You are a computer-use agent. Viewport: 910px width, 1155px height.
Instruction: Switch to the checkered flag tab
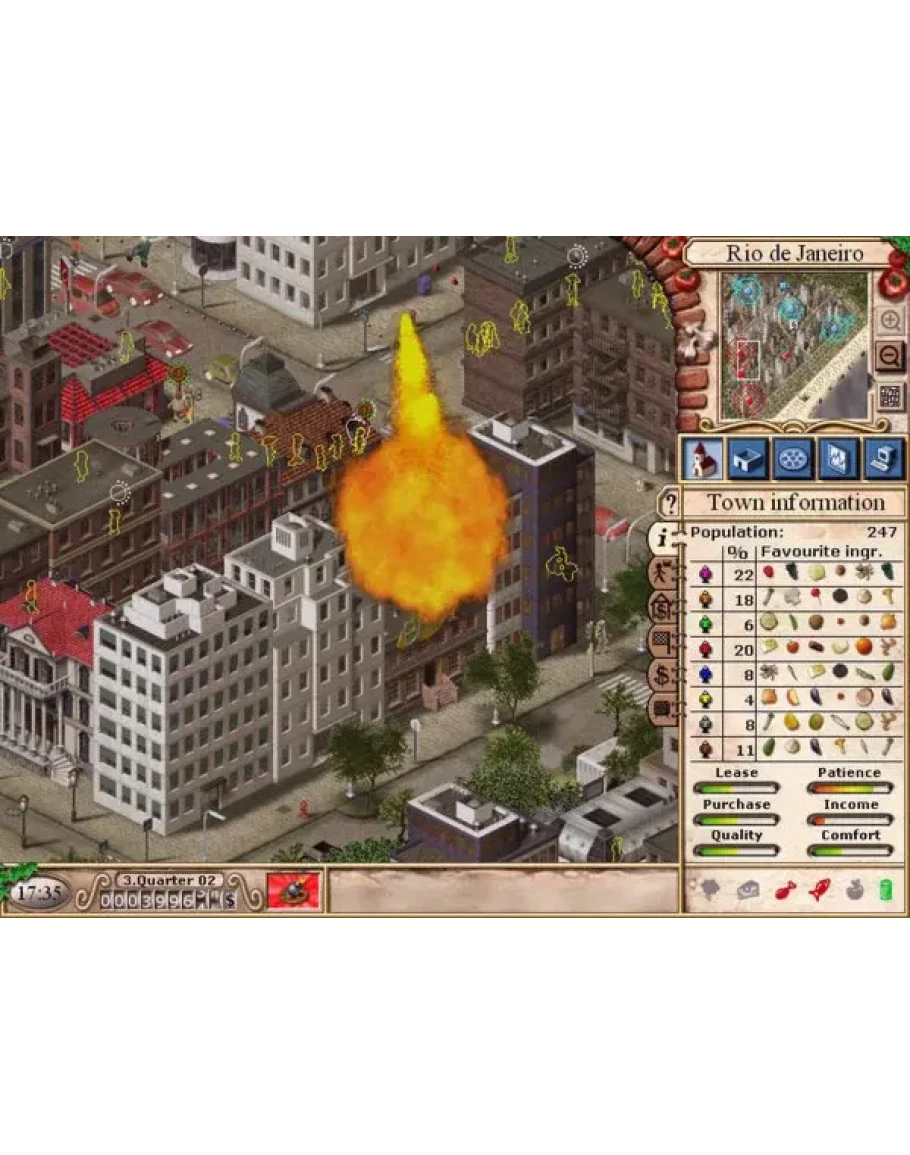click(663, 641)
